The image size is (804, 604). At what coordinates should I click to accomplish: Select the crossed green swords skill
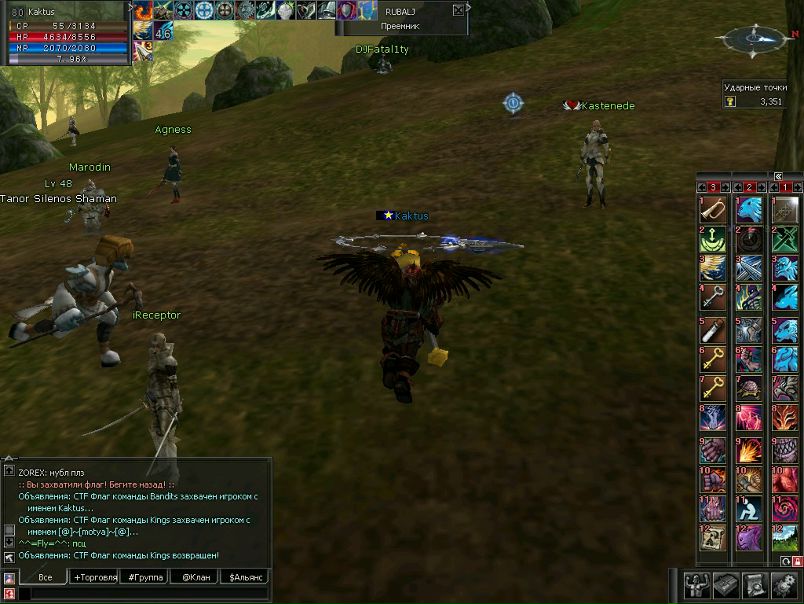(783, 239)
